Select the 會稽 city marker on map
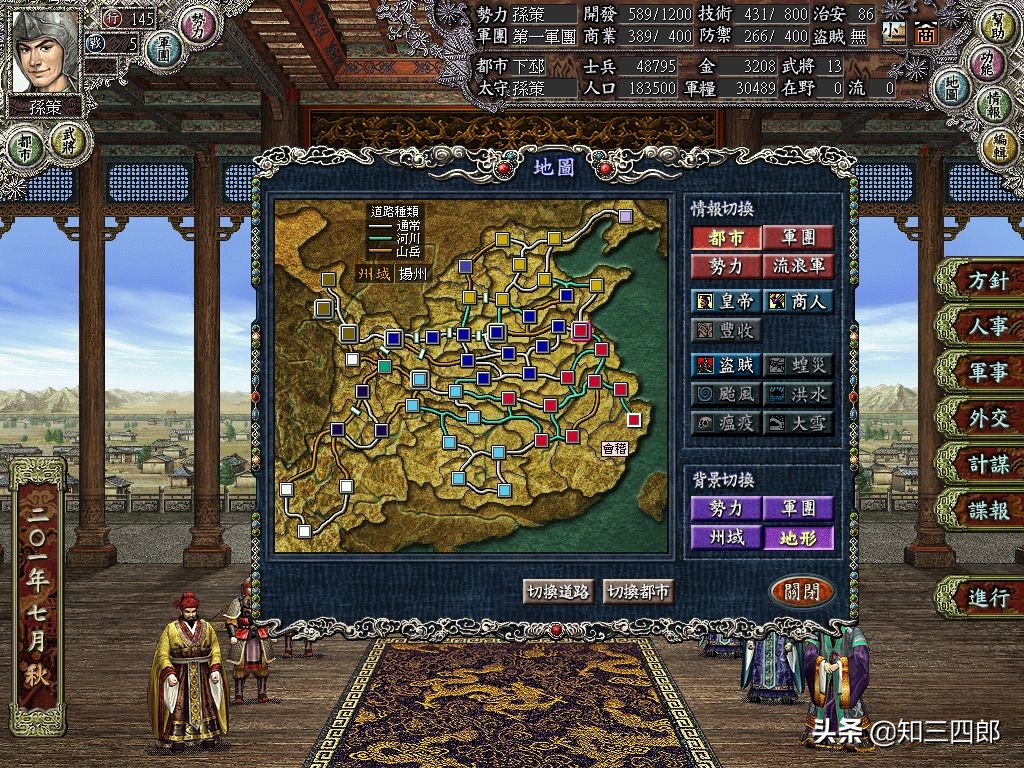The image size is (1024, 768). [x=633, y=419]
